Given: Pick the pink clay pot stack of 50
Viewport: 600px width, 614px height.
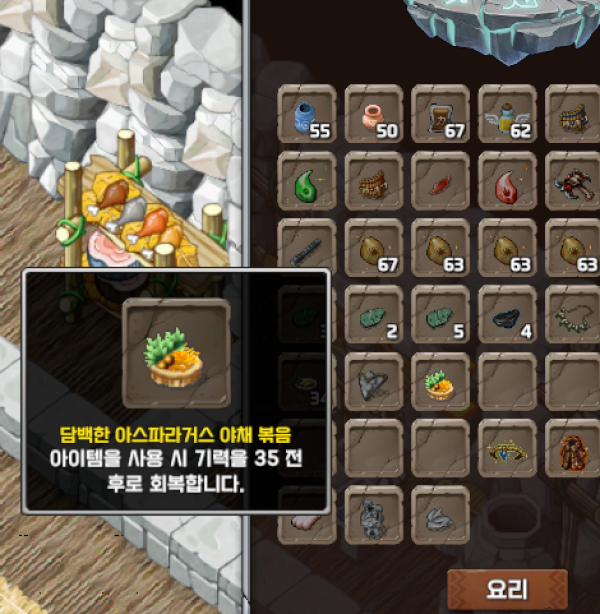Looking at the screenshot, I should pos(374,115).
